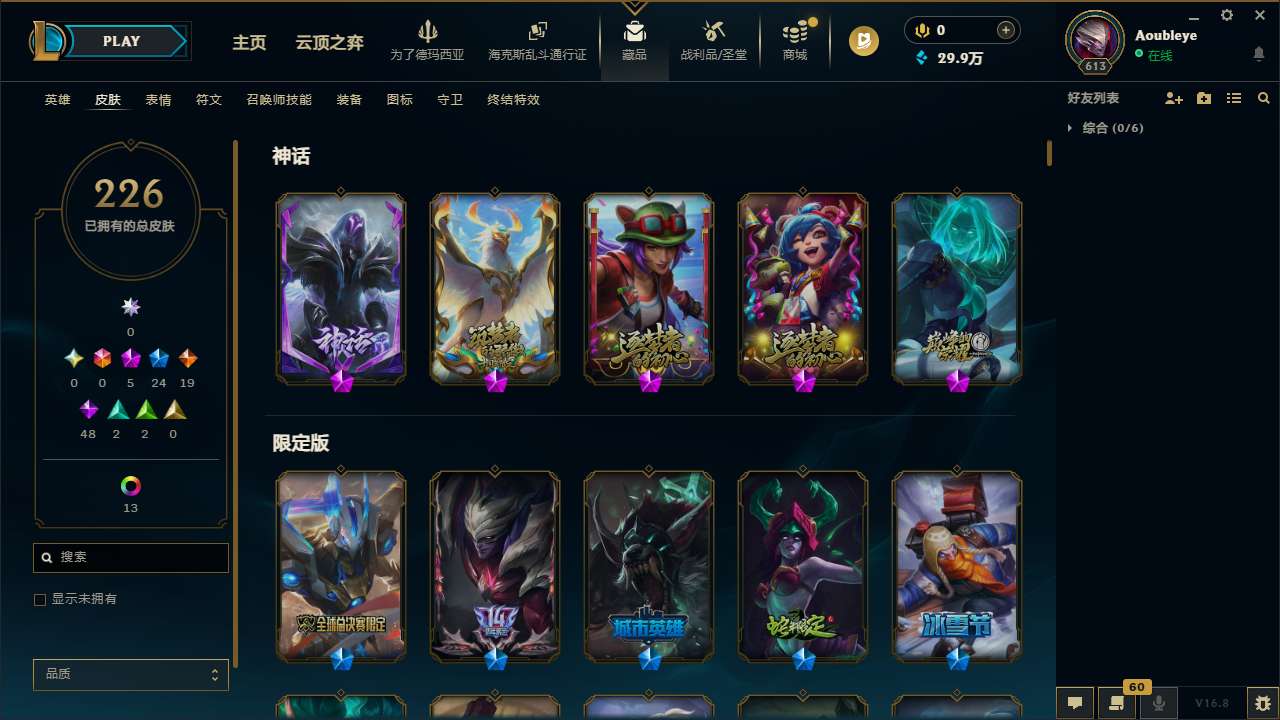Open the 藏品 collection icon

pyautogui.click(x=634, y=40)
